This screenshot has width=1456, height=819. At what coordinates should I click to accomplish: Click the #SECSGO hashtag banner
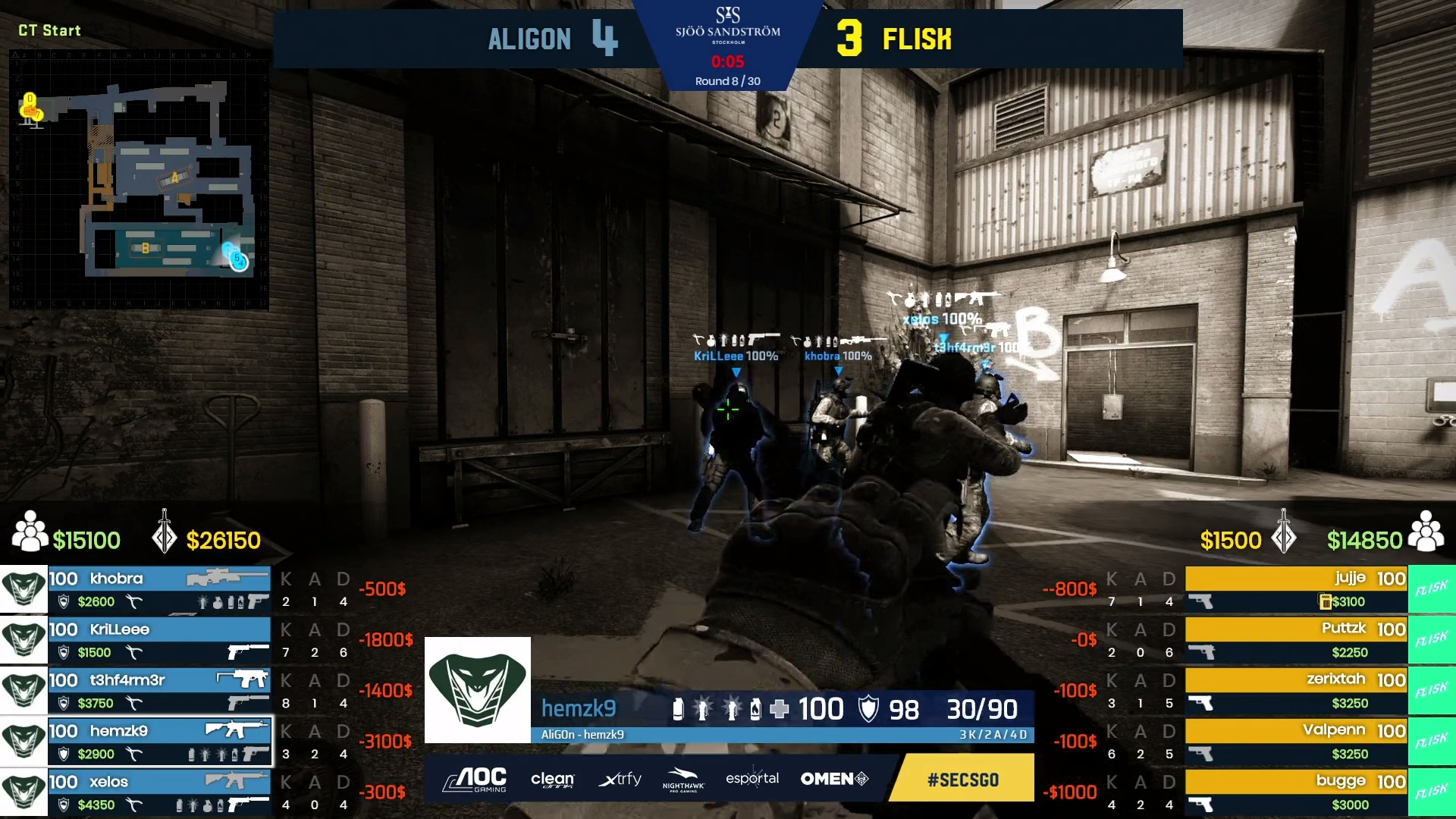tap(962, 780)
